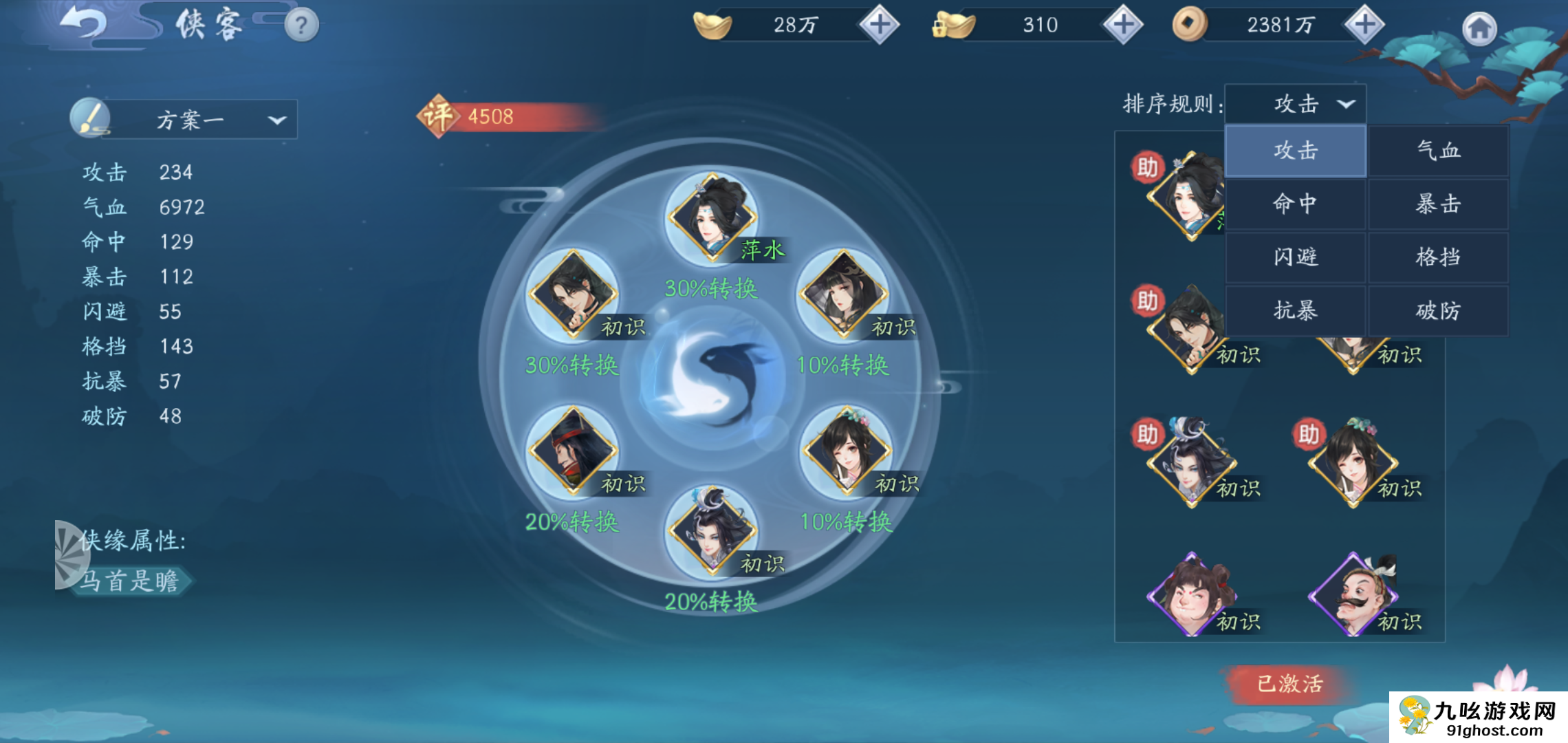Sort companions by 闪避
Screen dimensions: 1568x743
1296,257
